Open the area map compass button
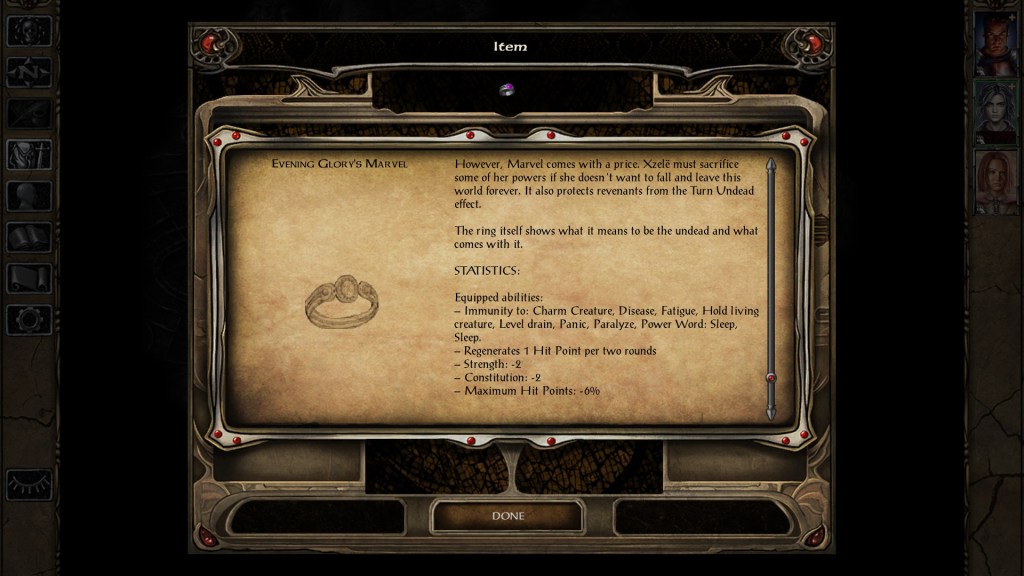 tap(28, 72)
